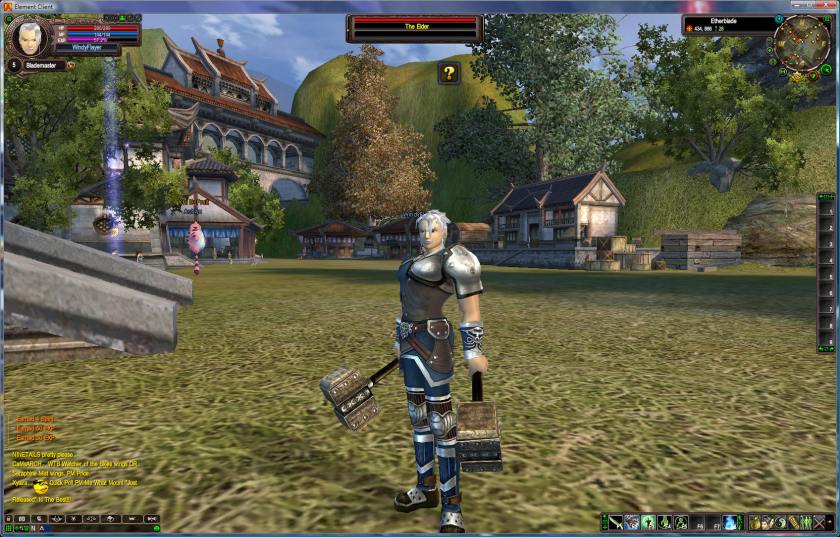The width and height of the screenshot is (840, 537).
Task: Click the crossed swords hotbar icon
Action: point(820,523)
